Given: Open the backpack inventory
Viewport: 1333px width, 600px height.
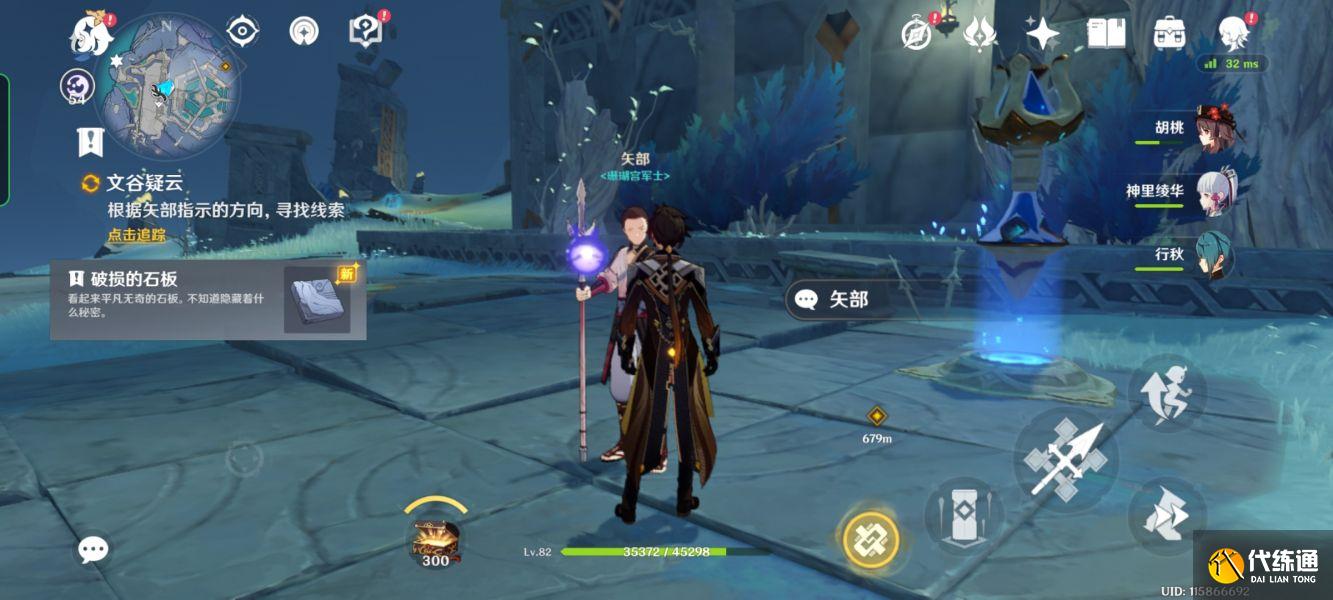Looking at the screenshot, I should (x=1169, y=34).
